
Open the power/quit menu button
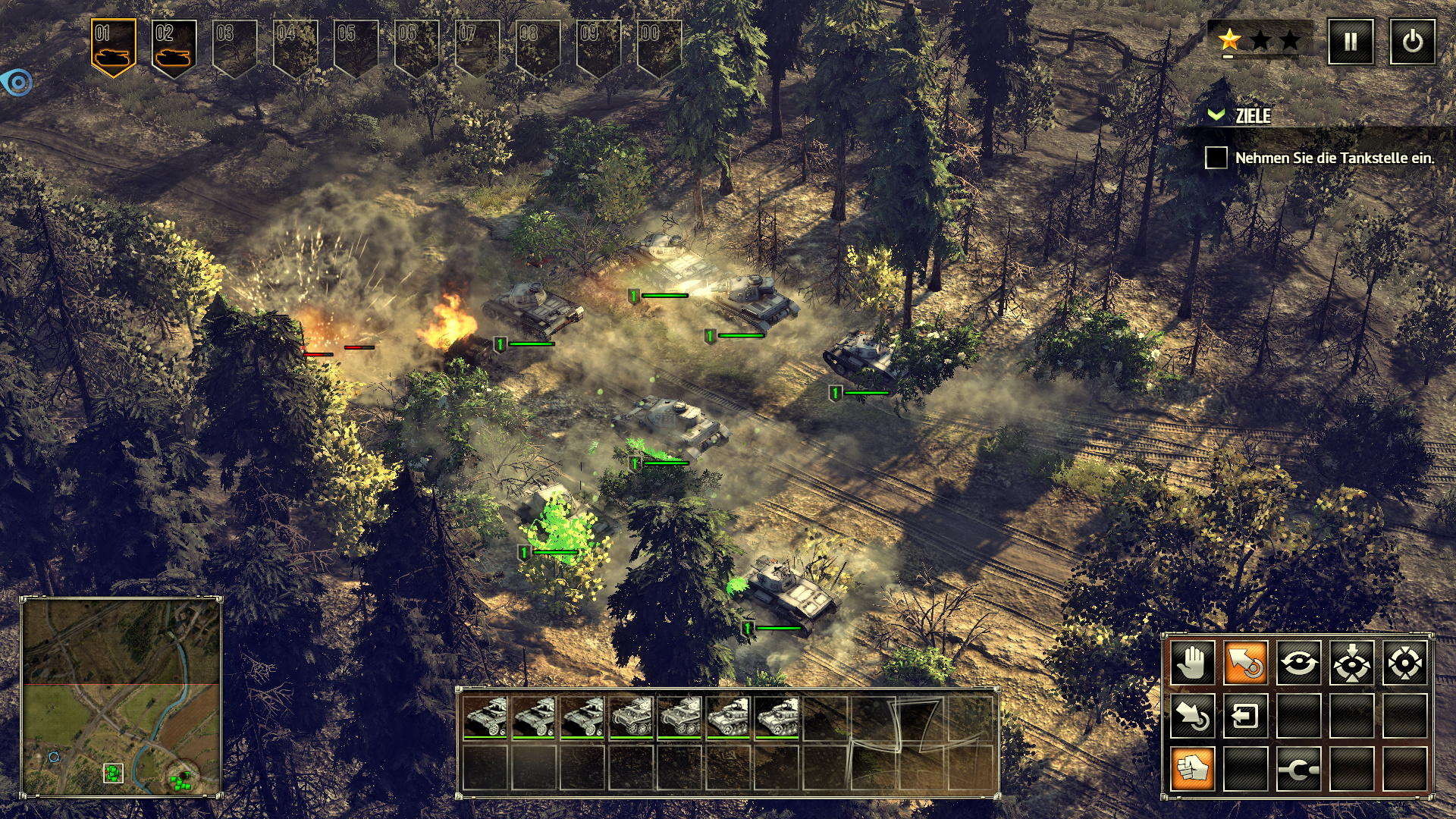point(1412,42)
